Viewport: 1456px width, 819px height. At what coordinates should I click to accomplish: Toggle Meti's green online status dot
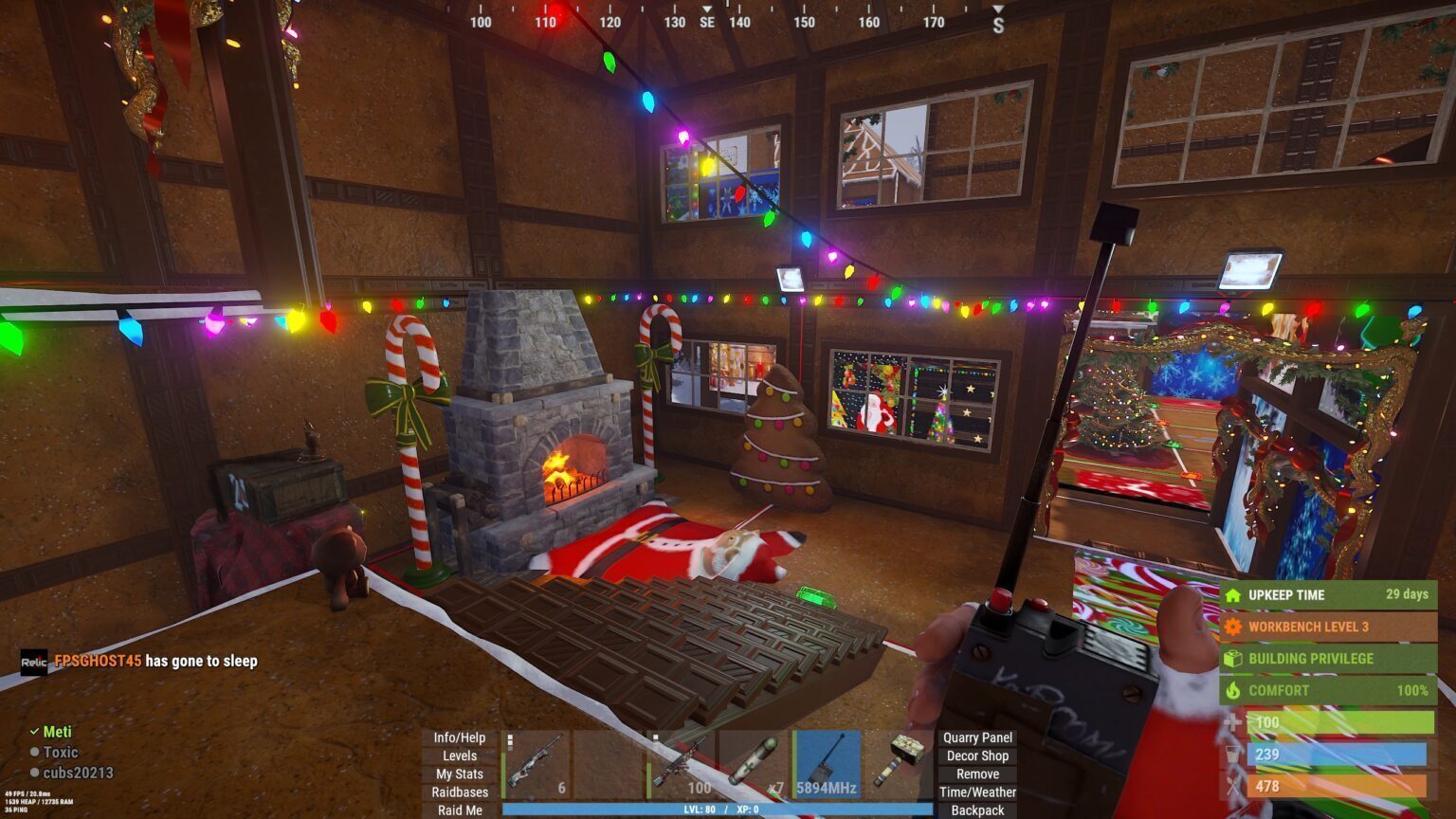(x=34, y=731)
